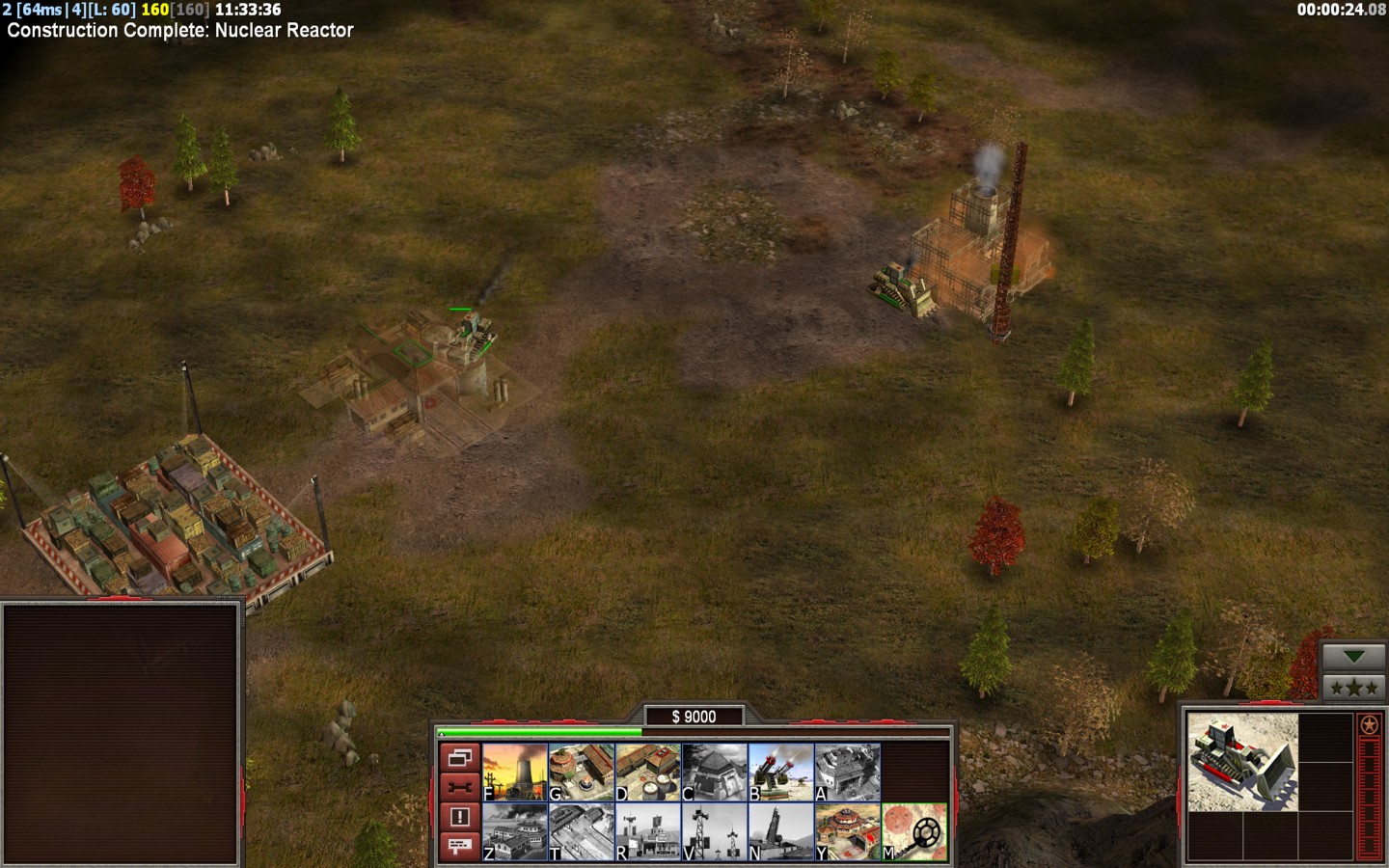Open the chat message button

459,846
